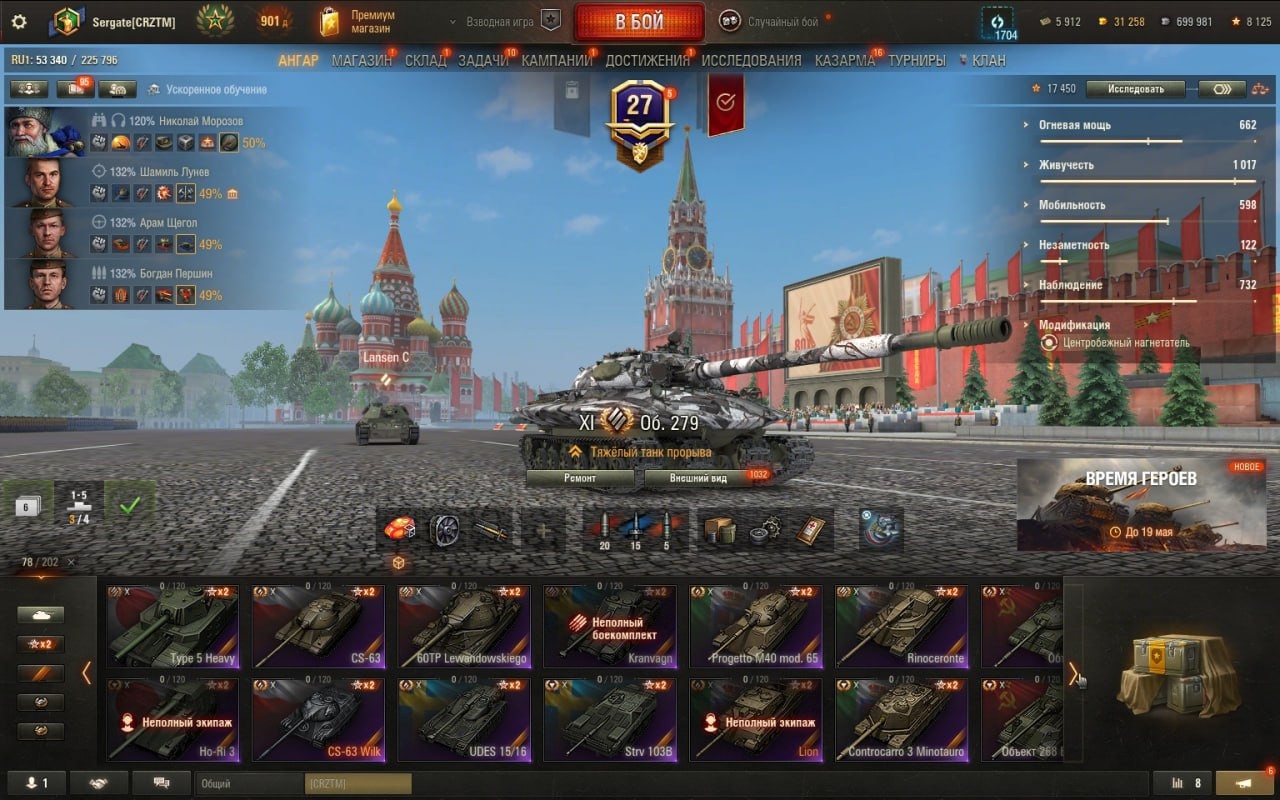Open the СКЛАД tab
This screenshot has width=1280, height=800.
[425, 60]
